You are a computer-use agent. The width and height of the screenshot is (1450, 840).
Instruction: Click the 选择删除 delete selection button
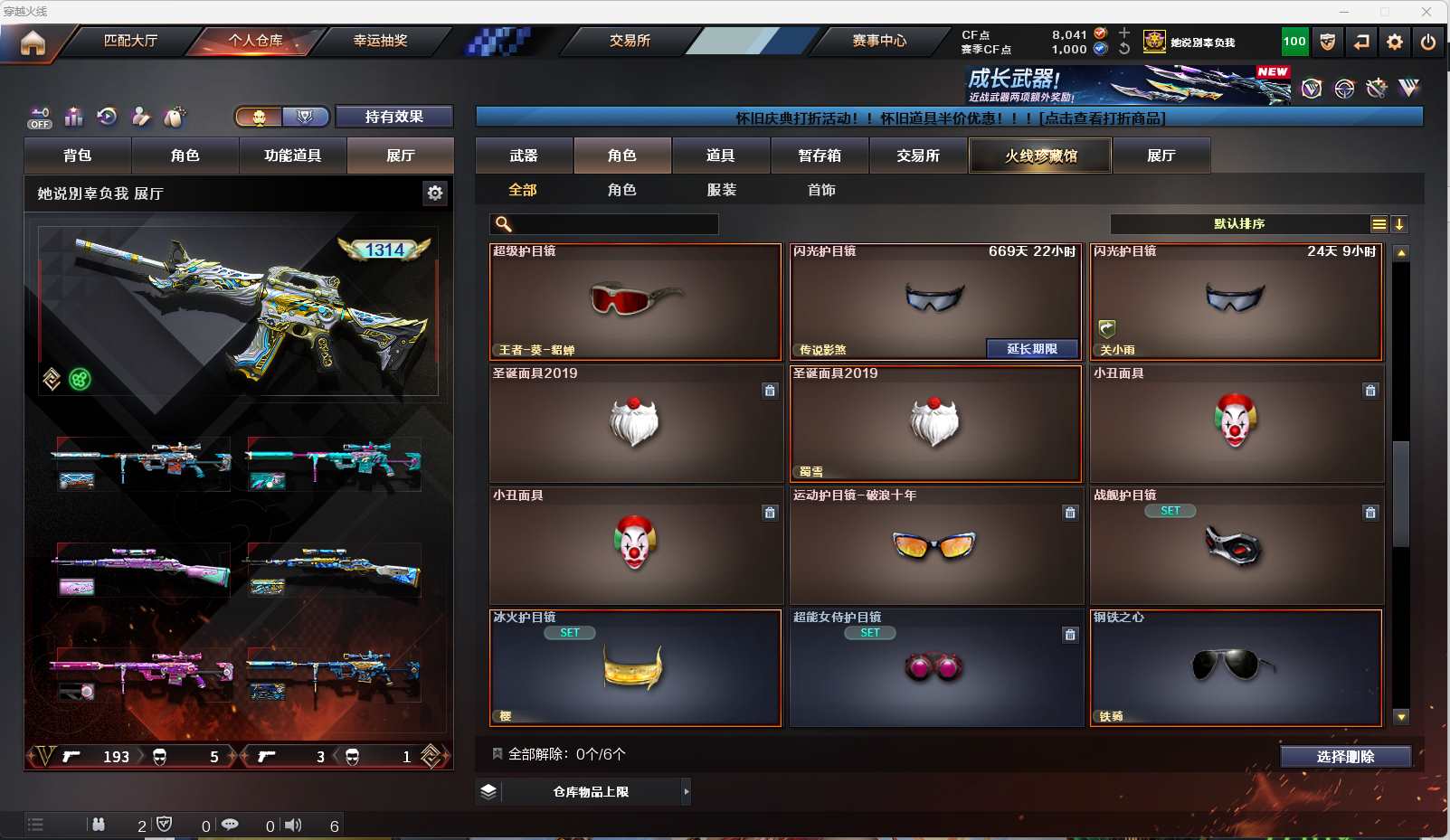tap(1345, 757)
